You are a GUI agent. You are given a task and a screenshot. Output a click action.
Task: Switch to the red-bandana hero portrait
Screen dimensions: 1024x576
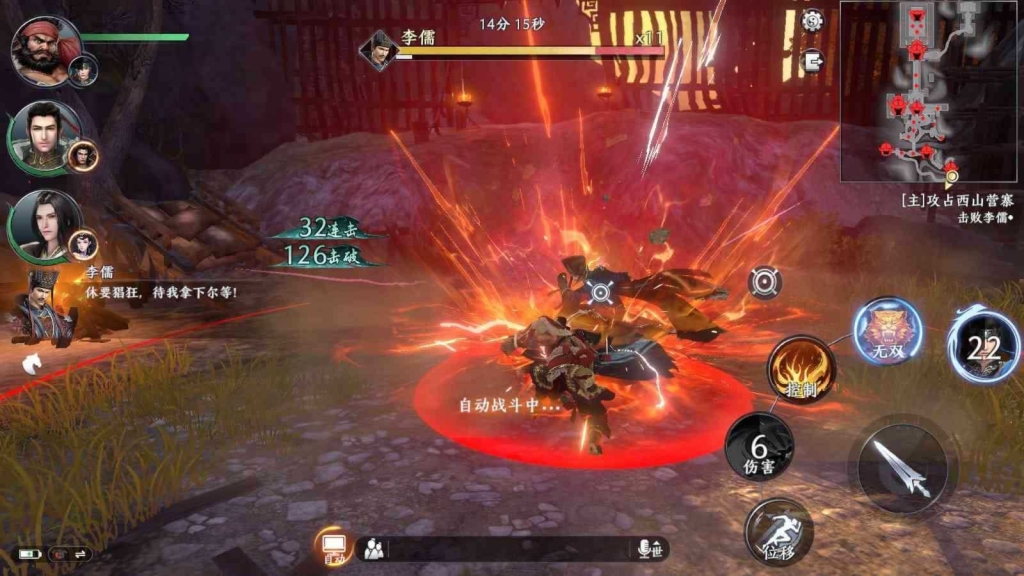pos(46,50)
